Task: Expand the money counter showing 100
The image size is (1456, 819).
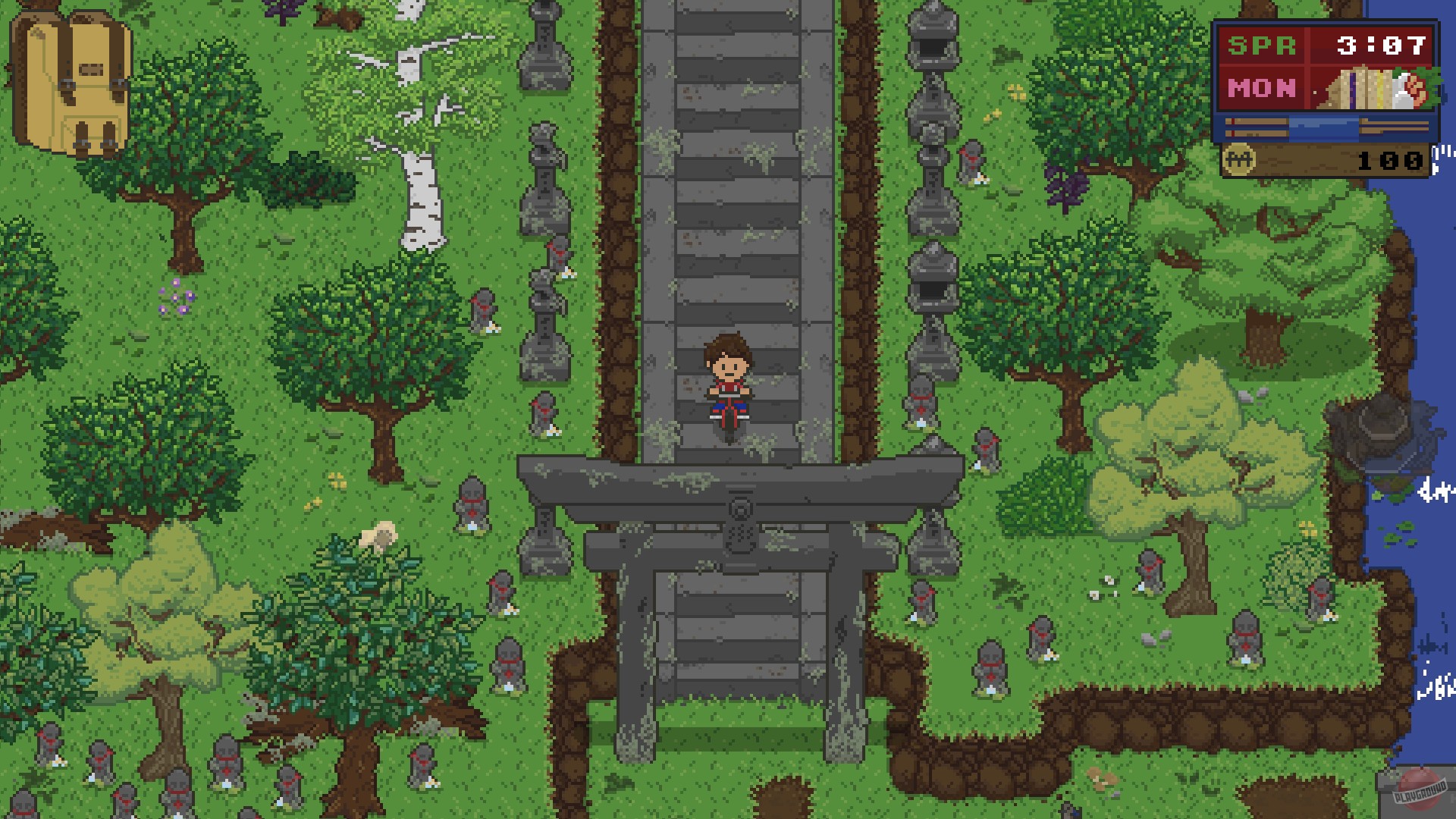Action: [1389, 161]
